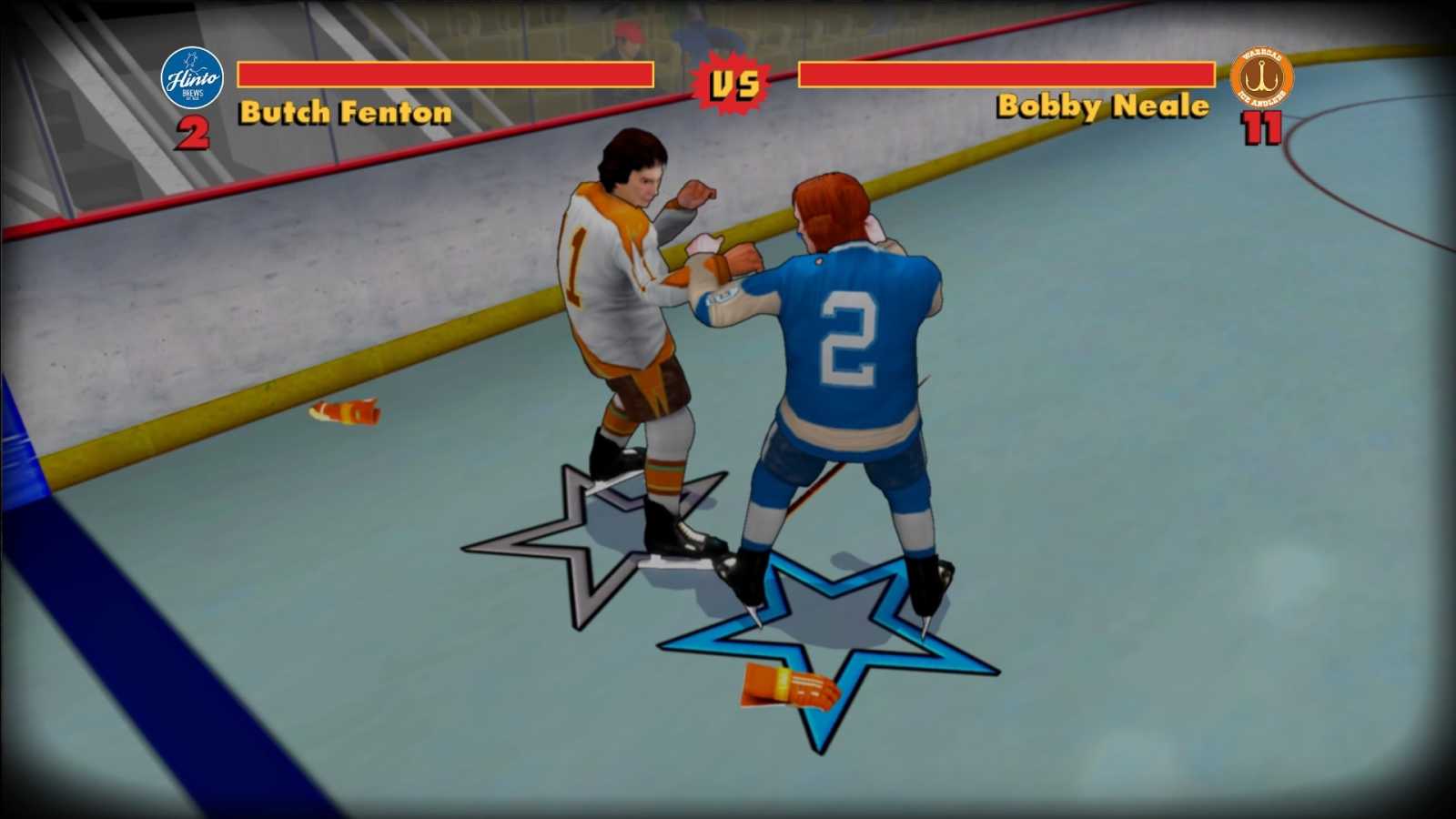The width and height of the screenshot is (1456, 819).
Task: Click the Hinto Brews team logo
Action: (194, 77)
